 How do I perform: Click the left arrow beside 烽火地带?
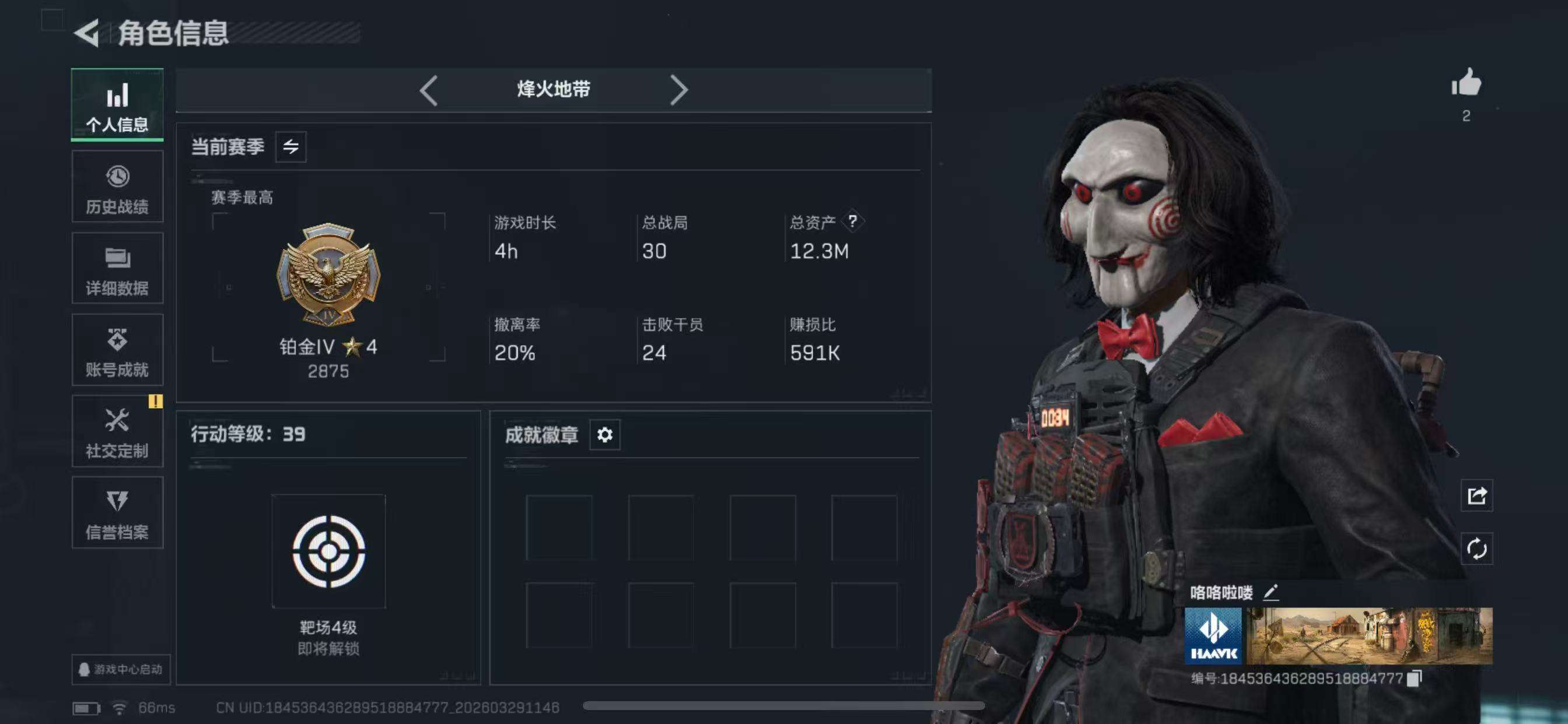429,91
